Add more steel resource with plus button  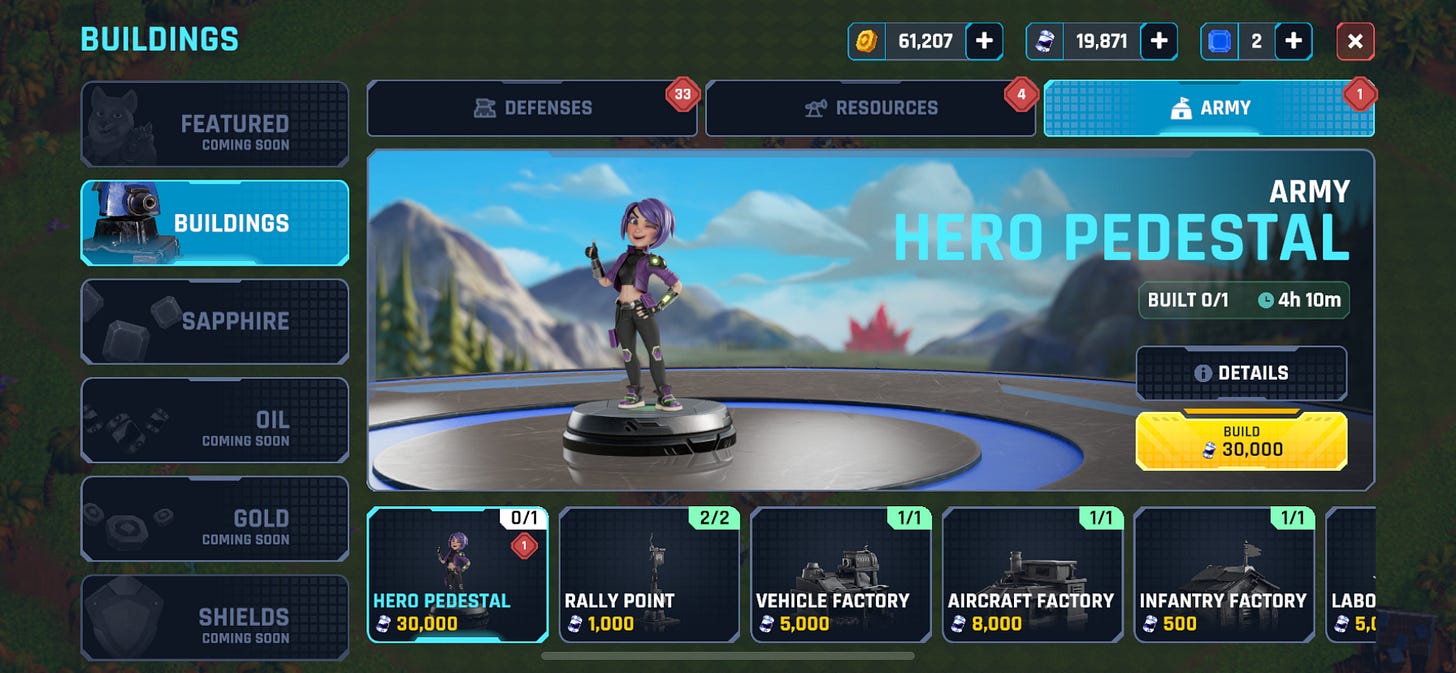(x=1158, y=41)
